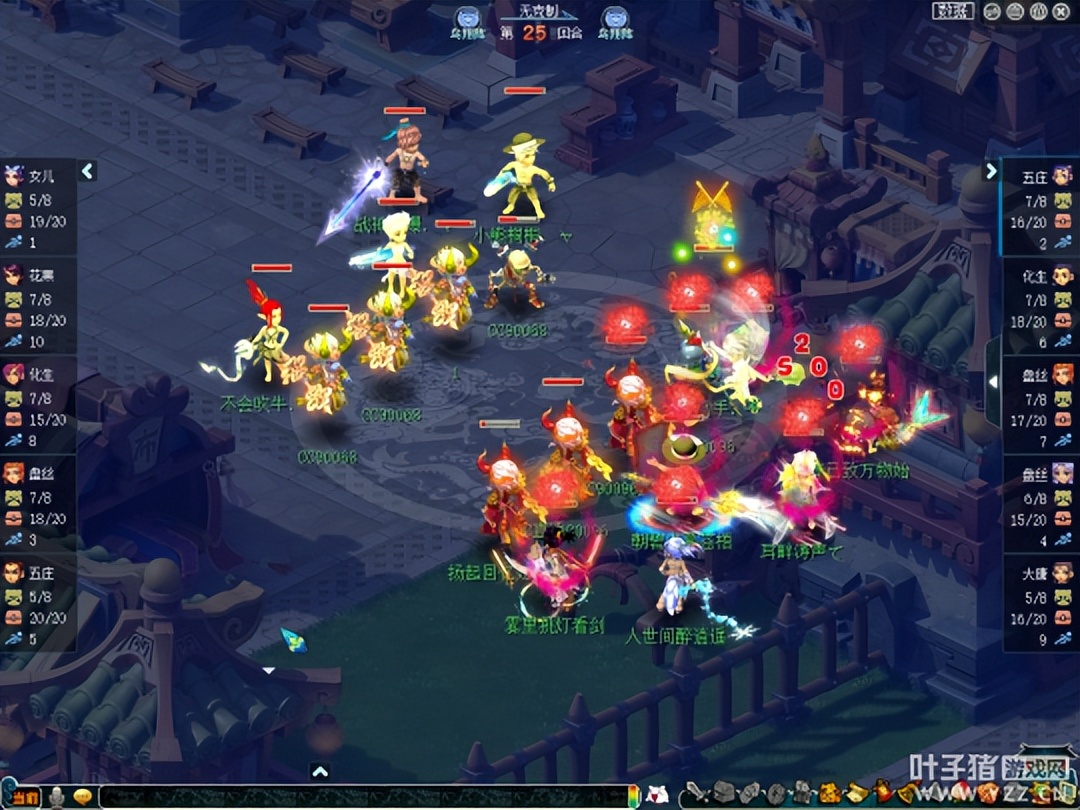Collapse the left team panel arrow
Screen dimensions: 1080x810
[x=87, y=171]
